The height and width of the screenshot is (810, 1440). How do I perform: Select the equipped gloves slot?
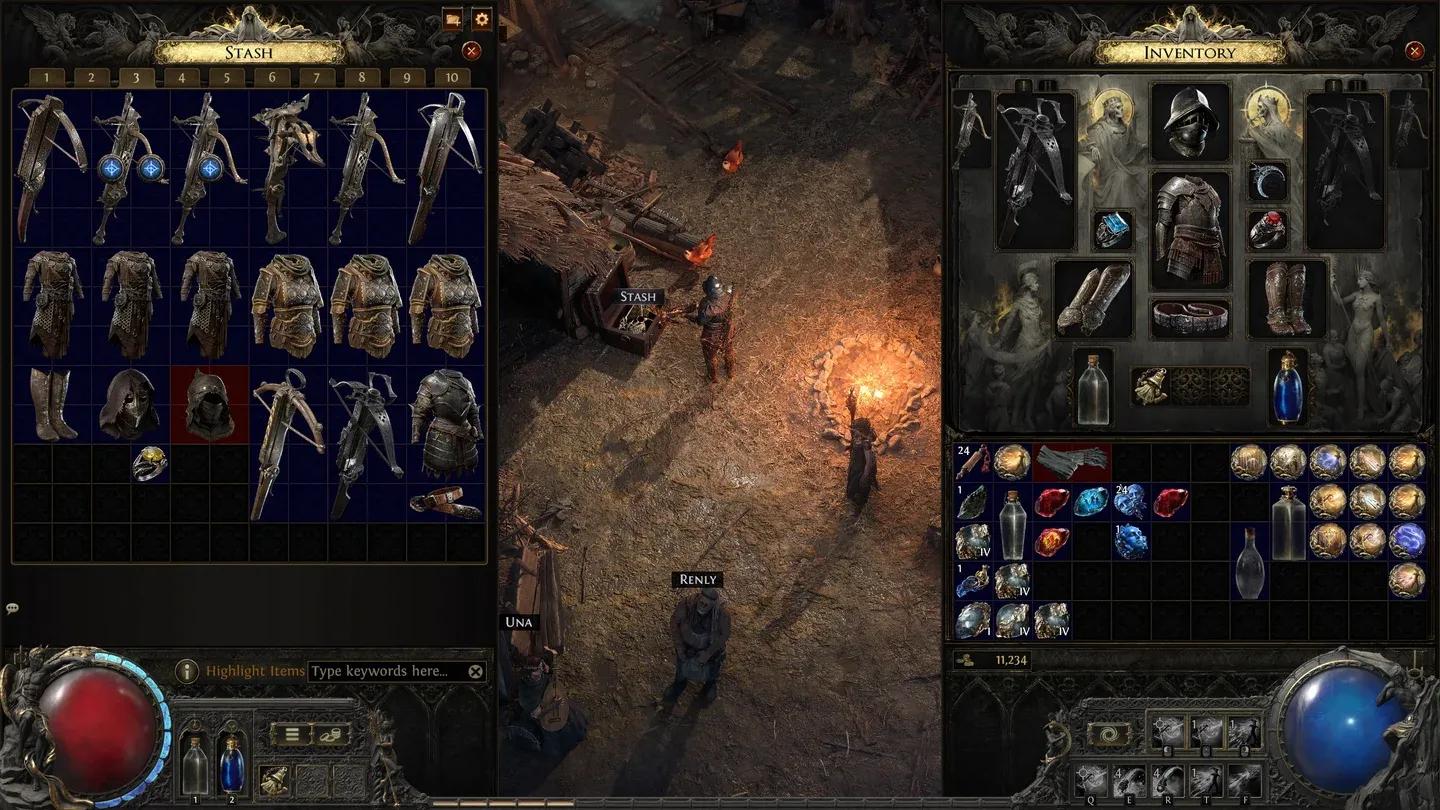(1092, 299)
